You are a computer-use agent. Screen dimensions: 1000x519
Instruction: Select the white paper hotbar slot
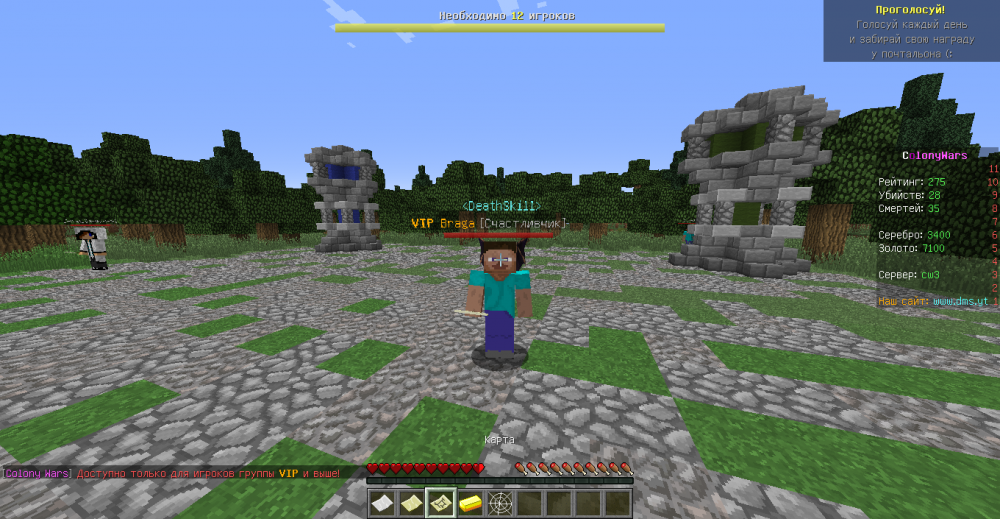(x=382, y=503)
